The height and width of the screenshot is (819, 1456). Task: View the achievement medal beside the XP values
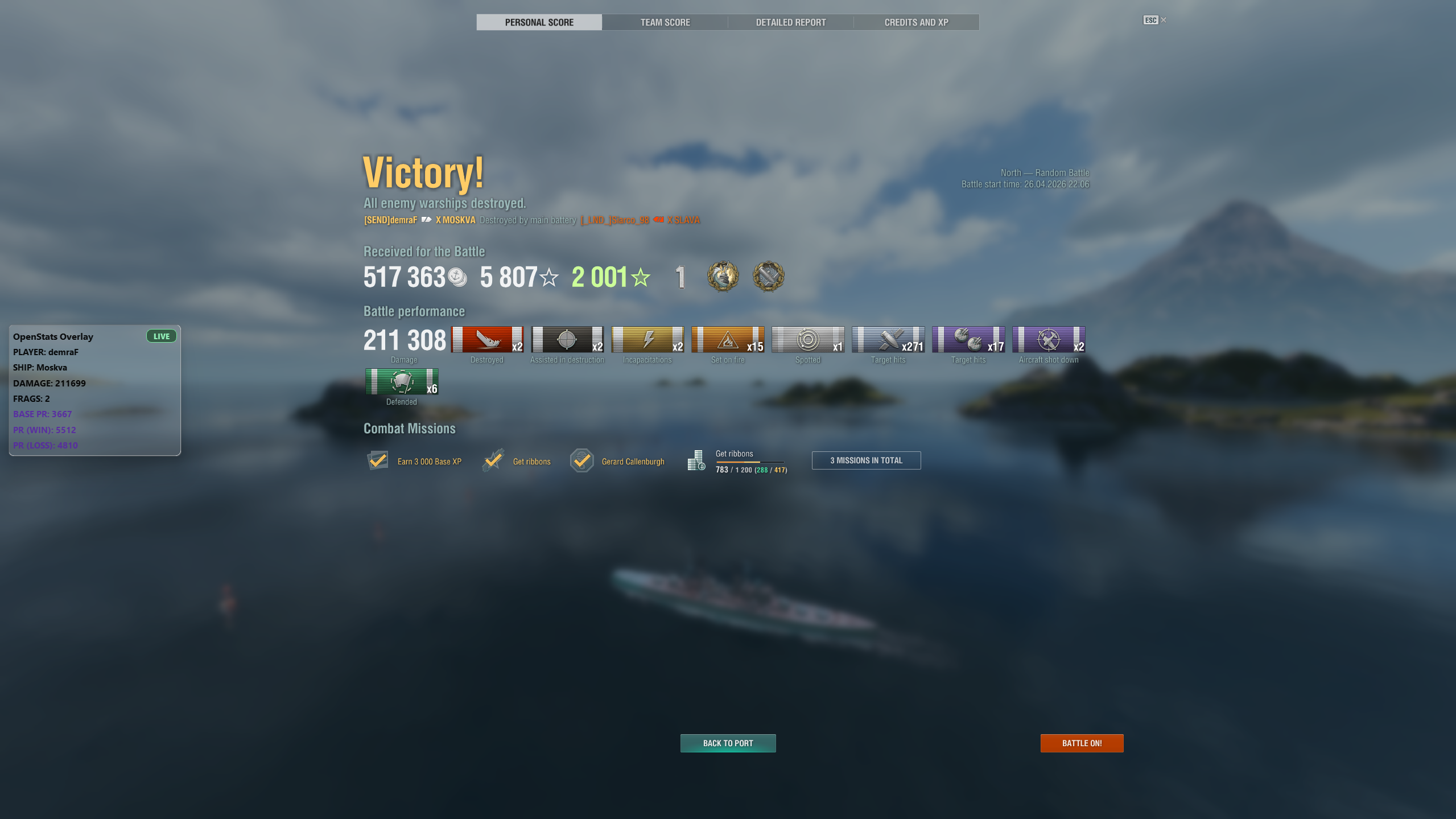coord(723,277)
